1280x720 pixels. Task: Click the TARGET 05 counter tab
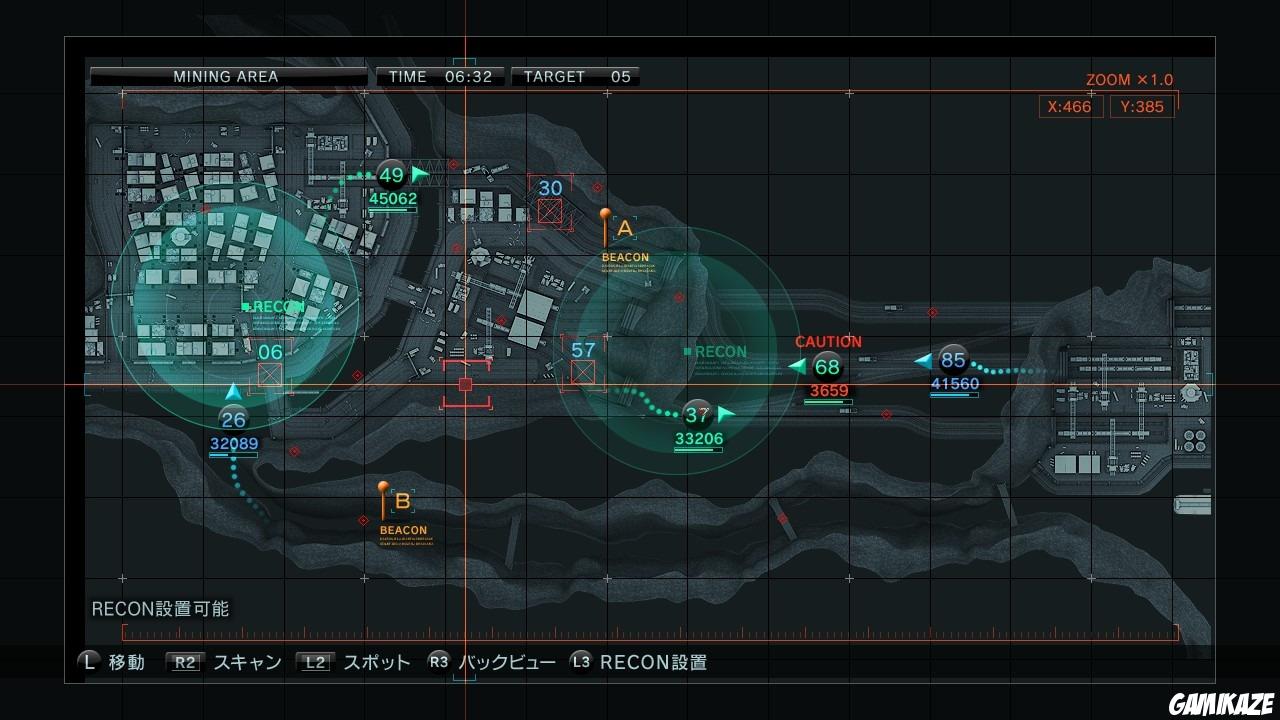[x=575, y=76]
